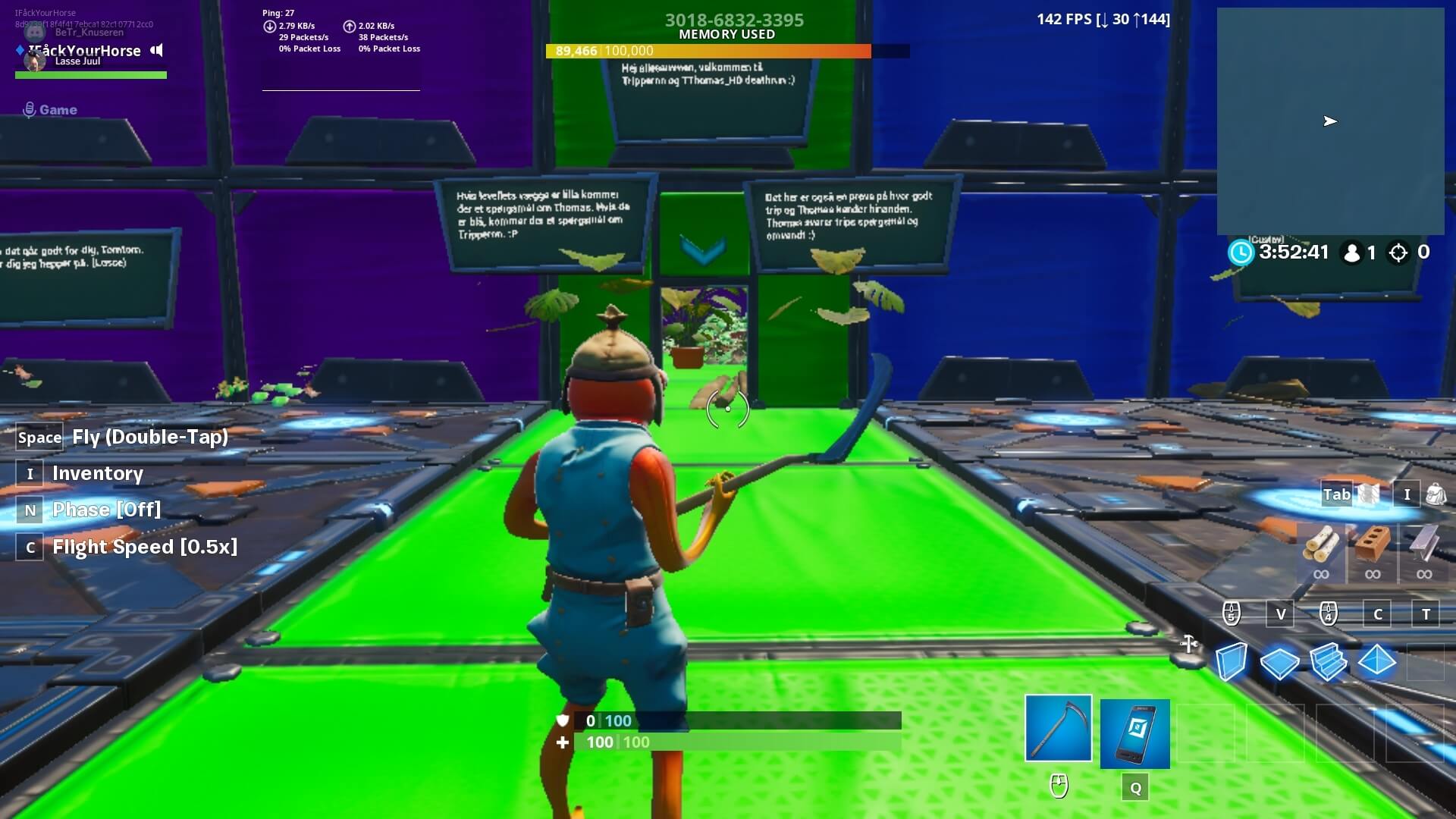Click the minimap in the corner
Screen dimensions: 1456x819
click(1331, 121)
